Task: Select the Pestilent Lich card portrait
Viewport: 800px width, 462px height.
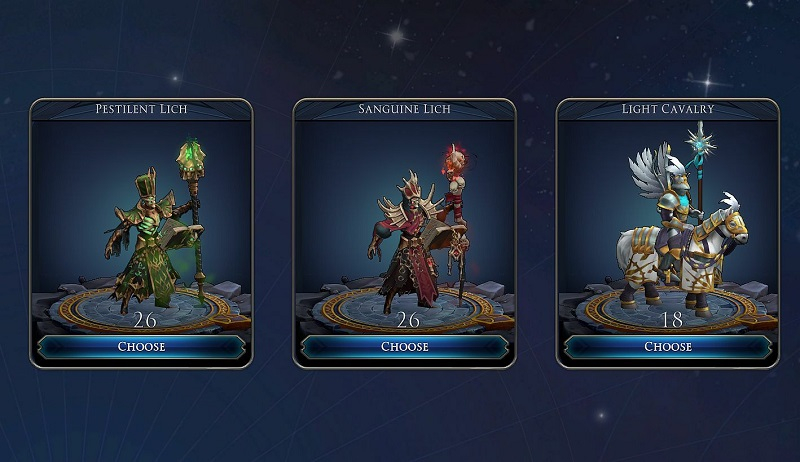Action: 141,225
